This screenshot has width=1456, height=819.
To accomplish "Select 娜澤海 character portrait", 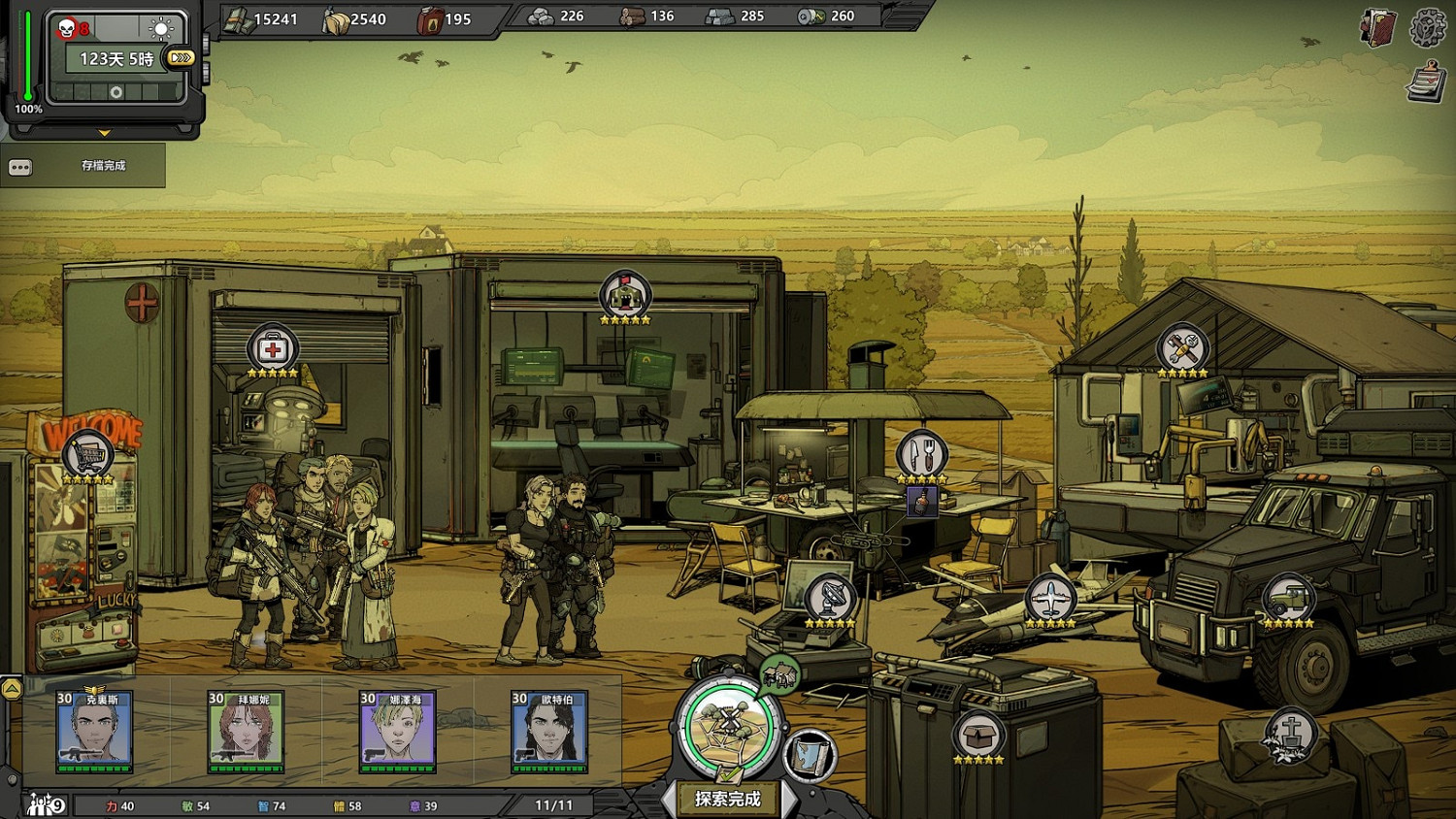I will pos(397,731).
